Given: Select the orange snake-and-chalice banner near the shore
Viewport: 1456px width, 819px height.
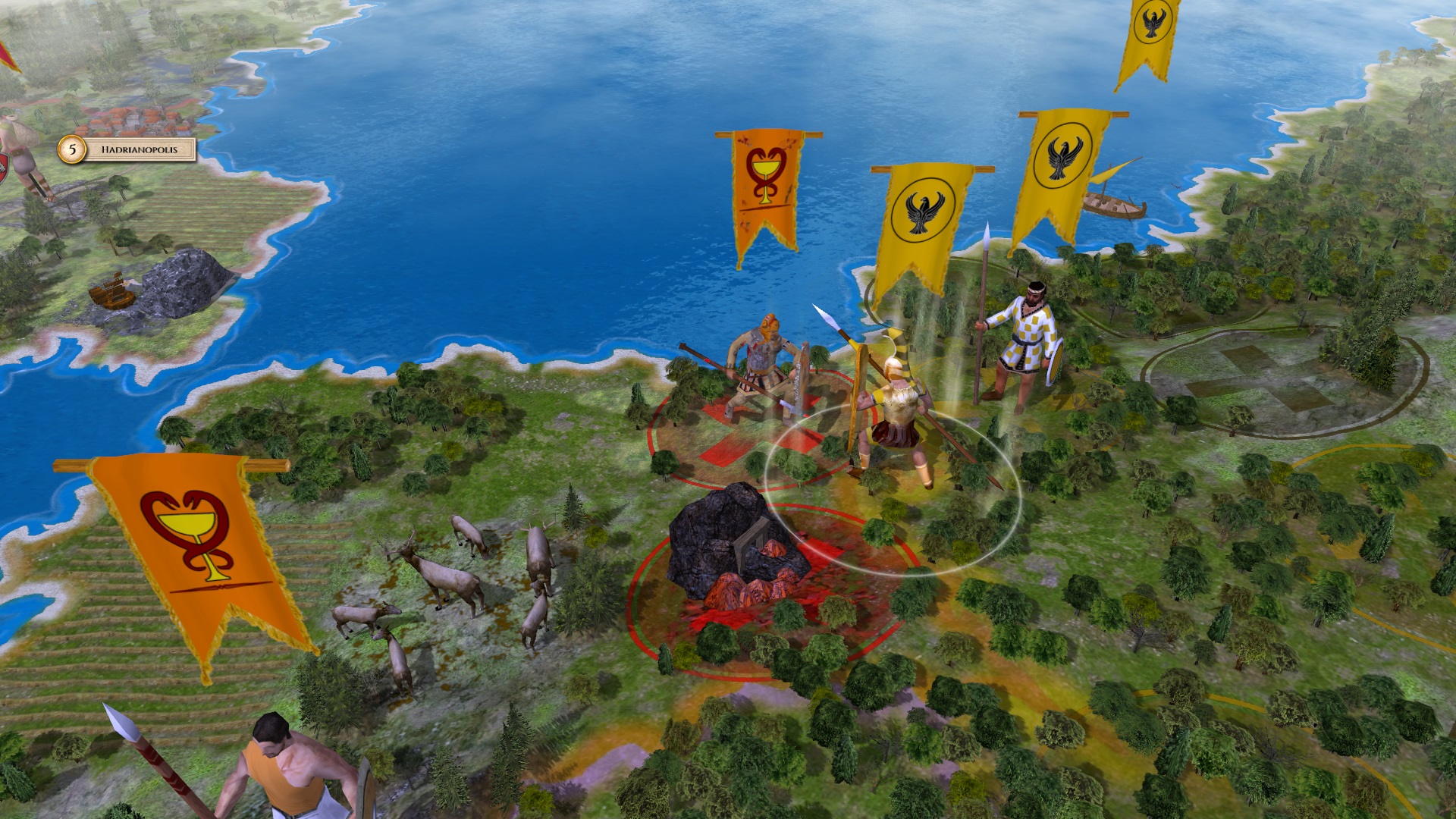Looking at the screenshot, I should [762, 186].
